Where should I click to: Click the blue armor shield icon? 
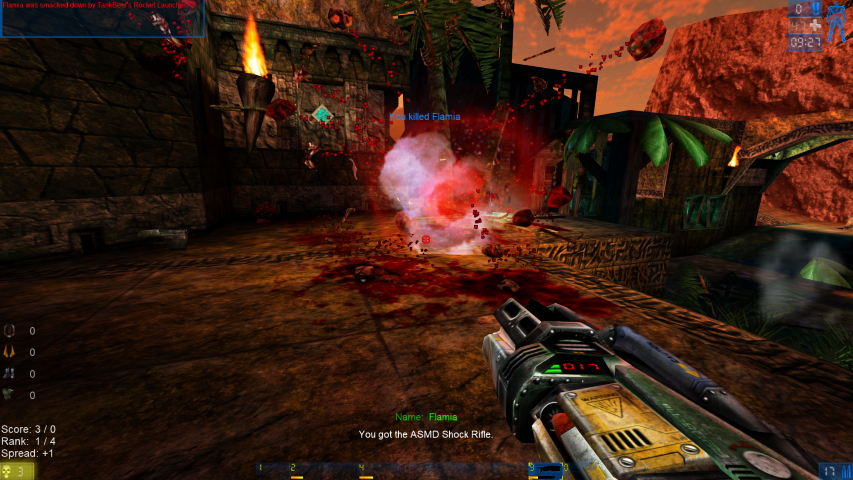pyautogui.click(x=814, y=10)
